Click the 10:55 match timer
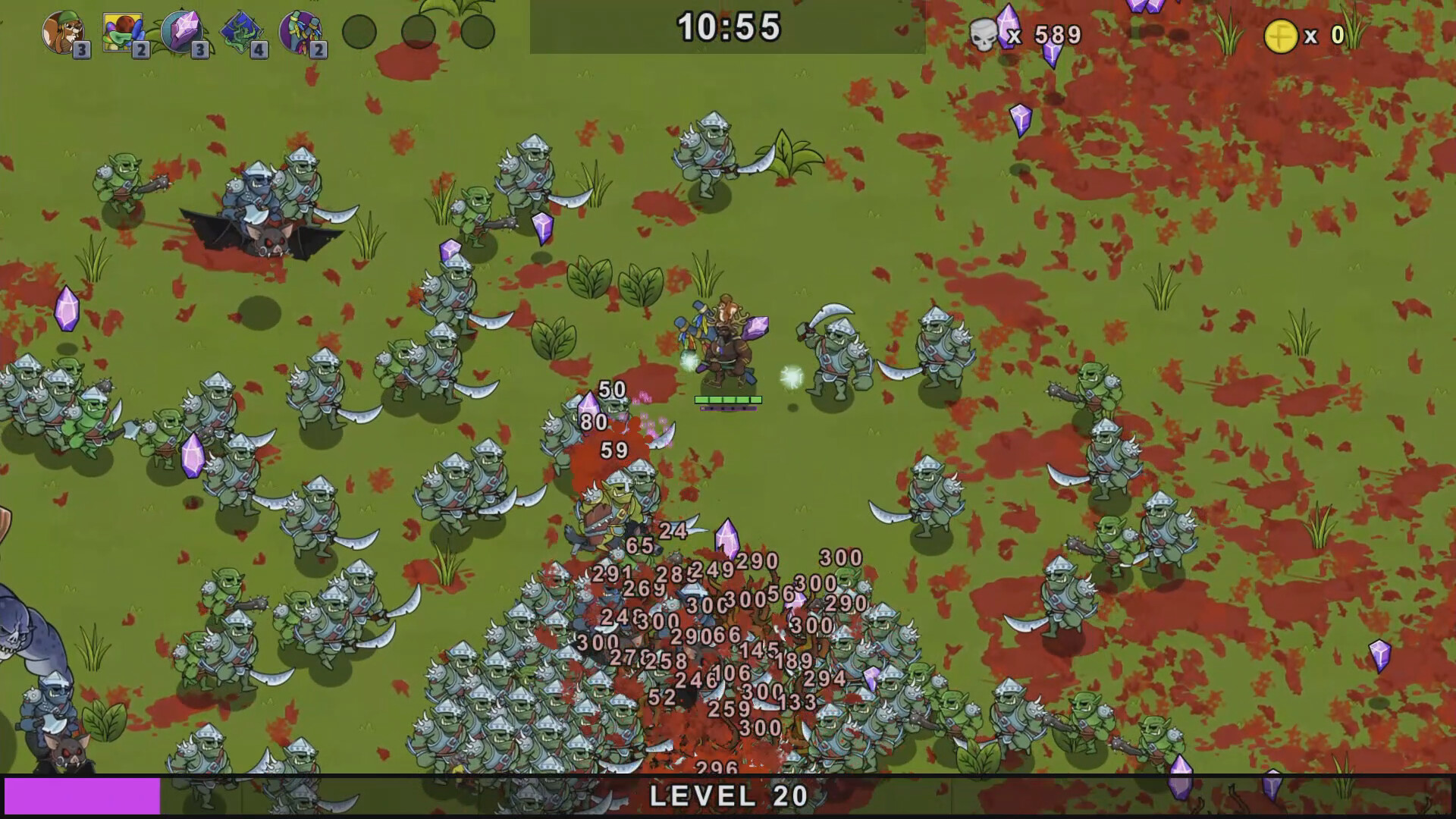 pos(730,29)
